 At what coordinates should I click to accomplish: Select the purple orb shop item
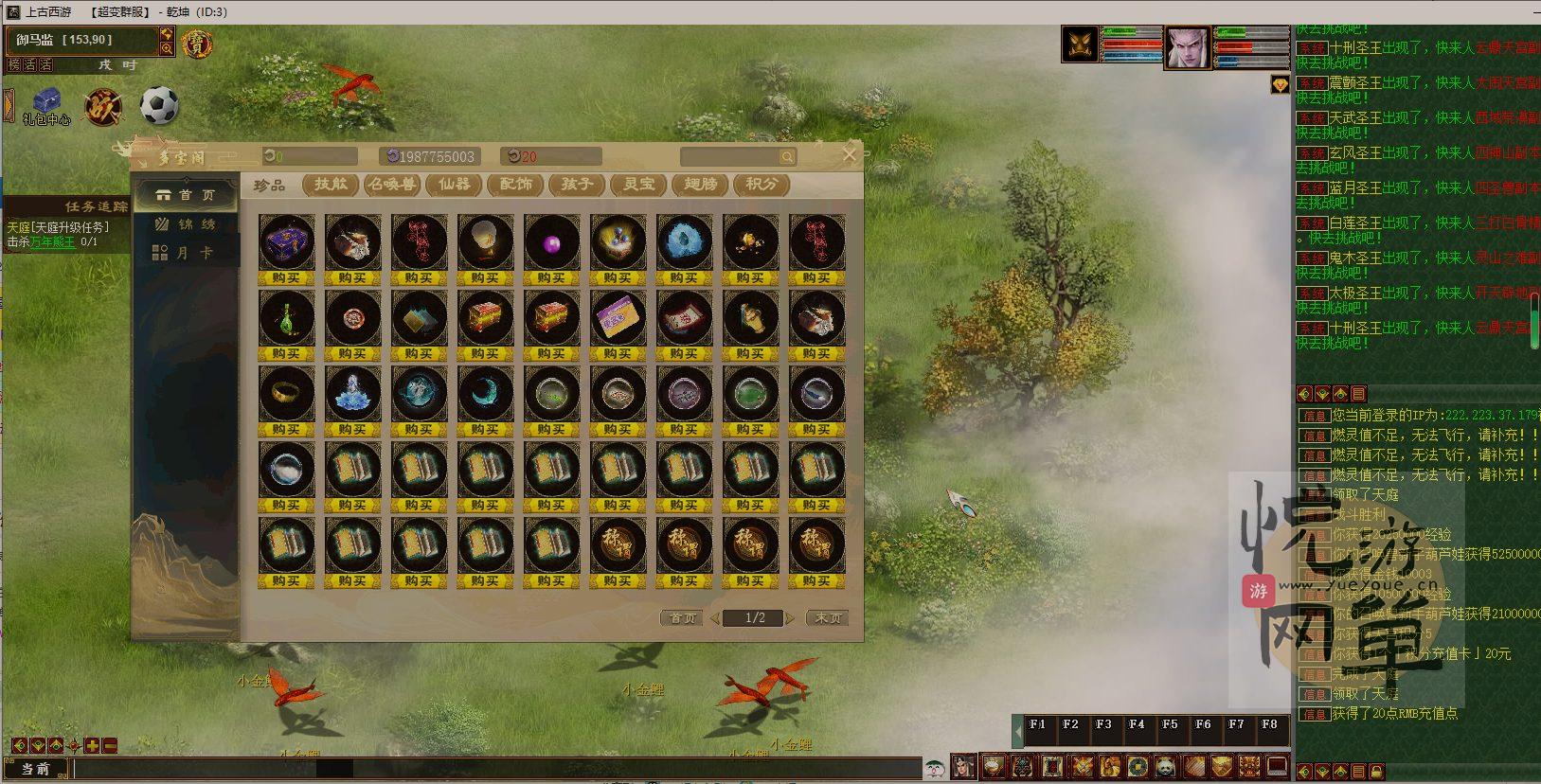click(551, 242)
